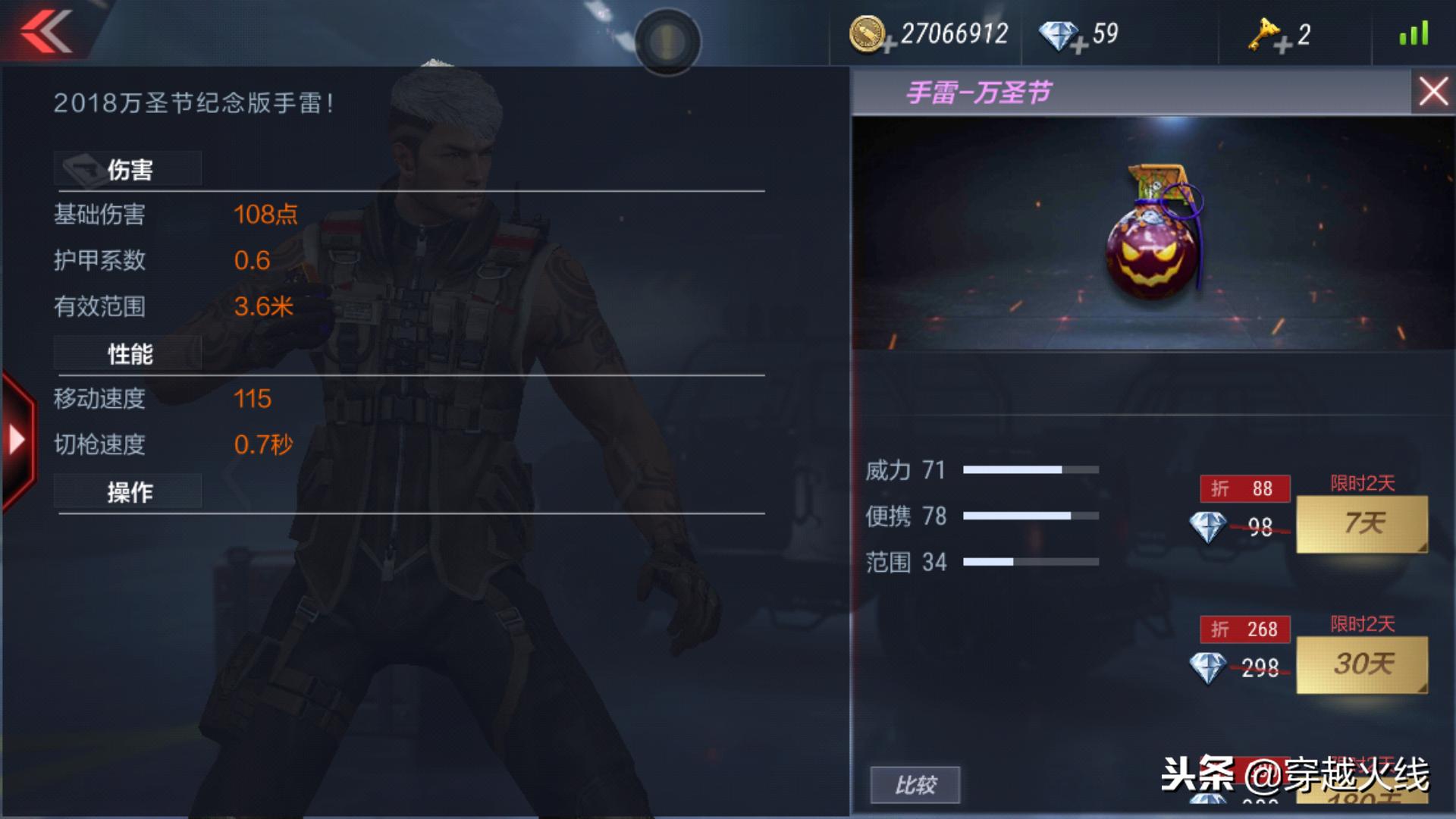Click the circular scope icon at top center
1456x819 pixels.
(x=668, y=42)
